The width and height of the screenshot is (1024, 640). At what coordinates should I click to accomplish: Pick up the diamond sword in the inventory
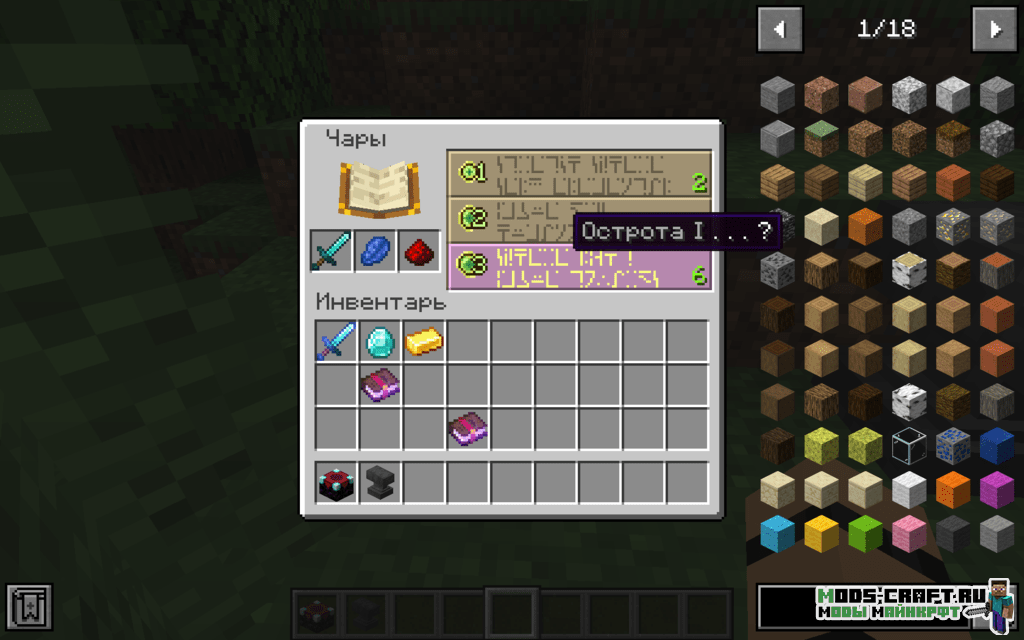(x=337, y=342)
